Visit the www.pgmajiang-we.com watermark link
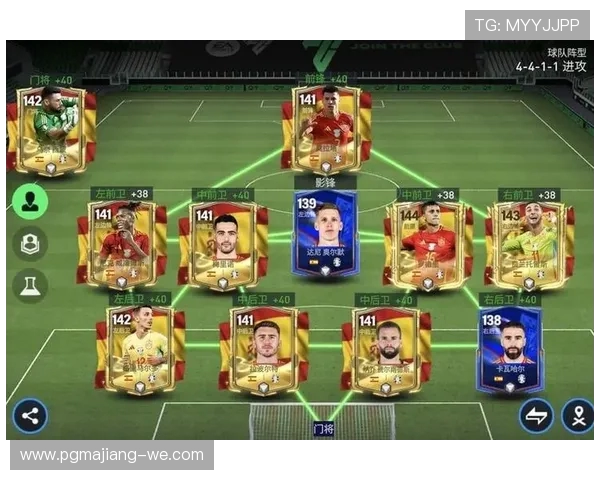The width and height of the screenshot is (600, 480). click(x=112, y=455)
